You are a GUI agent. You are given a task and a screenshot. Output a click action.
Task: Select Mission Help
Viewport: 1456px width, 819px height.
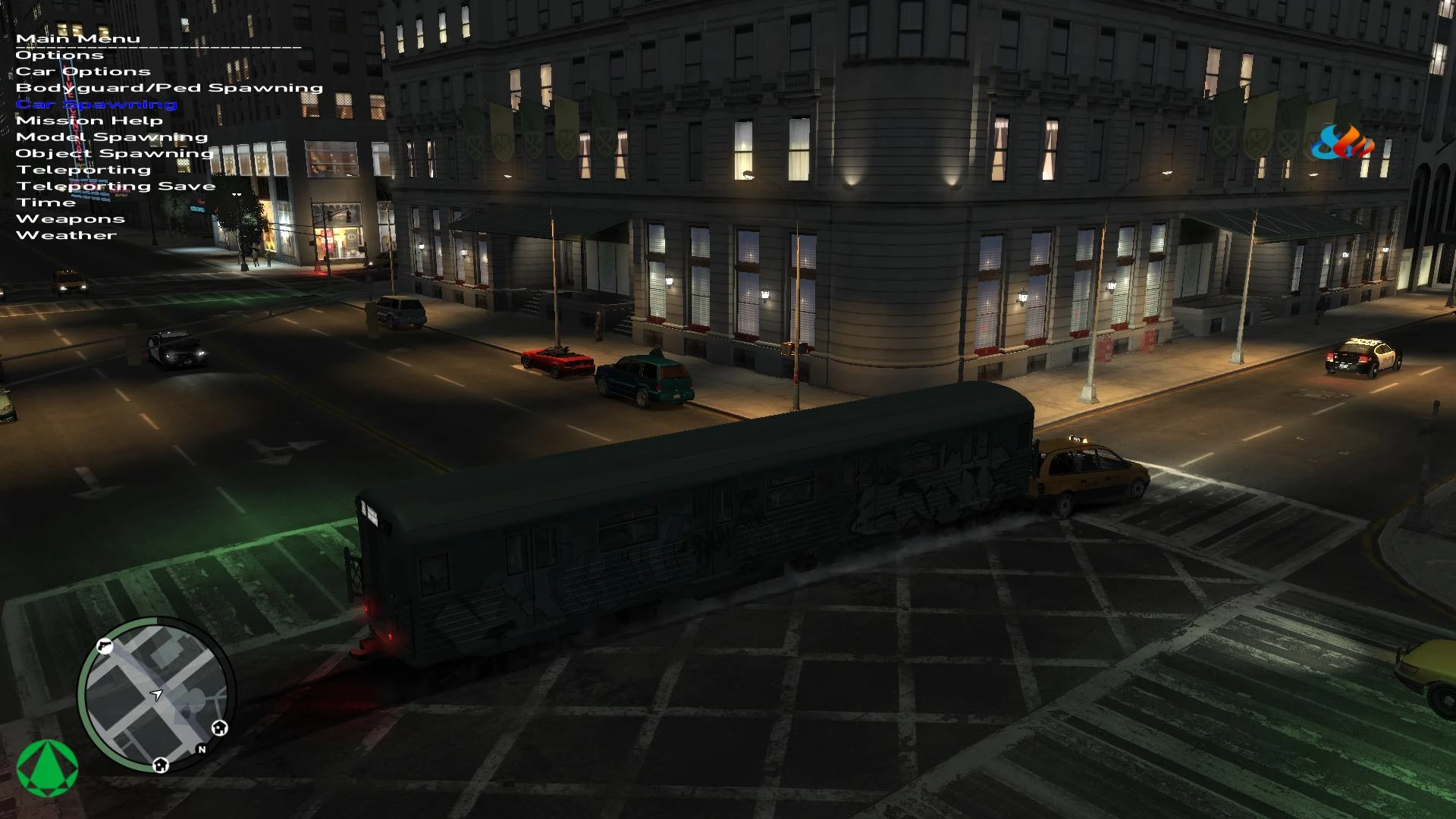coord(90,120)
